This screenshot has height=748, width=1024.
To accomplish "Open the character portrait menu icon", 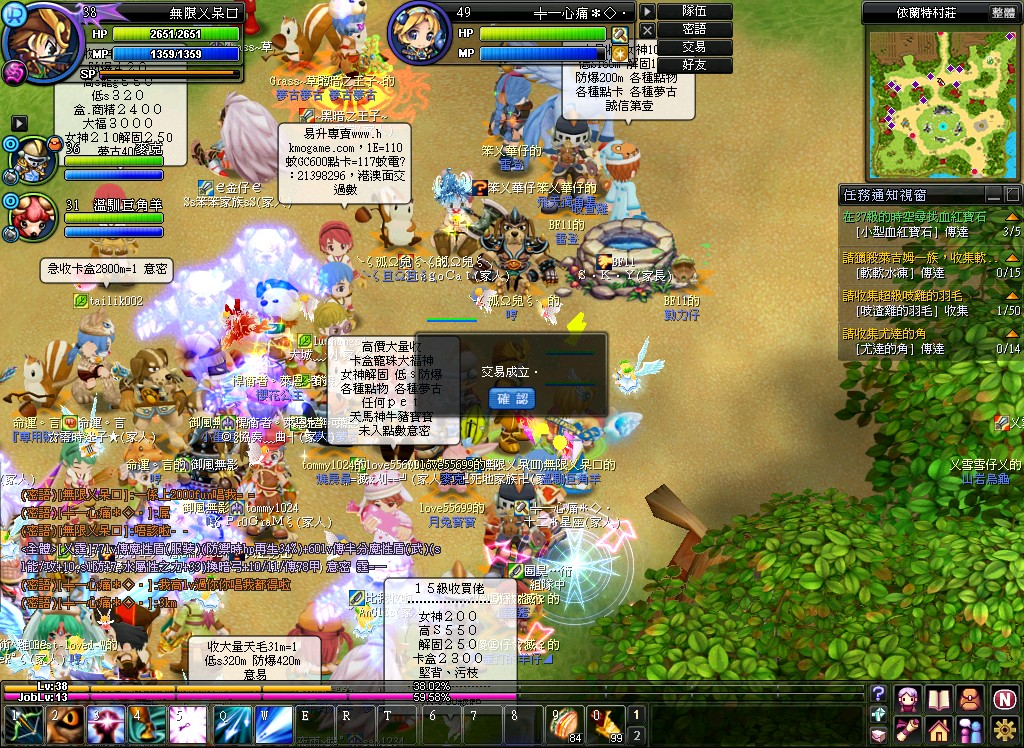I will pos(908,698).
